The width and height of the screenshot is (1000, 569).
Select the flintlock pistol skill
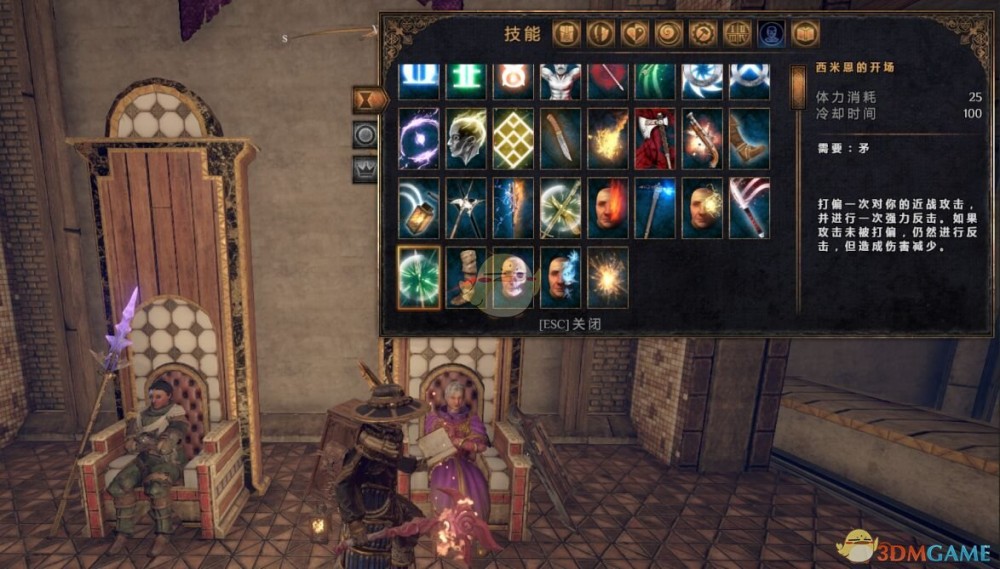click(702, 138)
